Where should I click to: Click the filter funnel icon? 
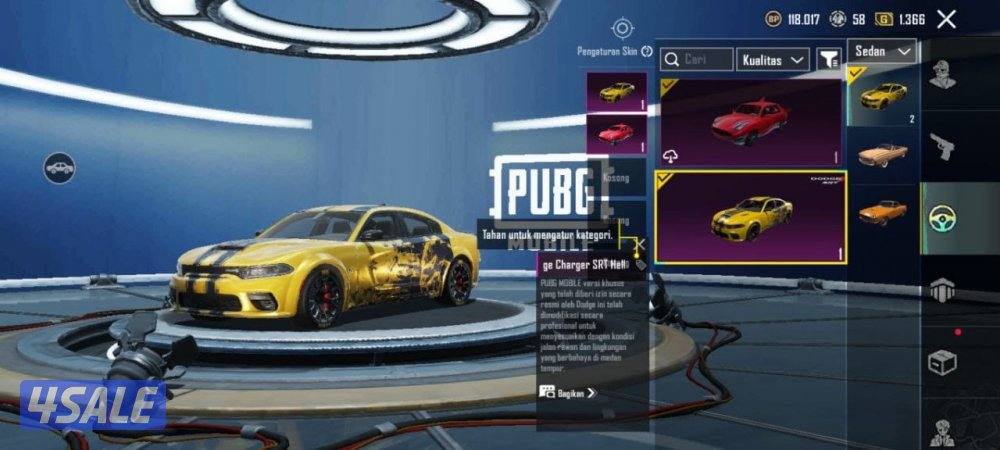tap(829, 60)
